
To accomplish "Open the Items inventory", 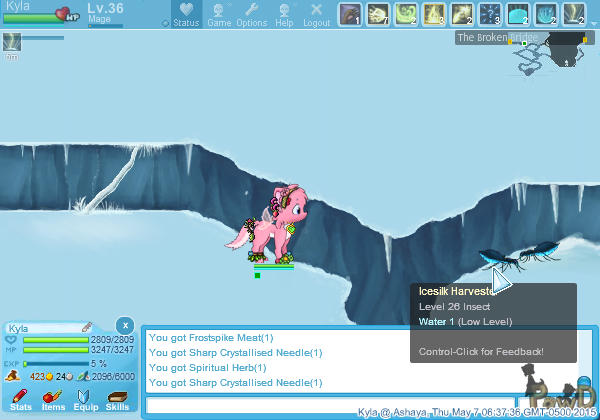I will [53, 400].
